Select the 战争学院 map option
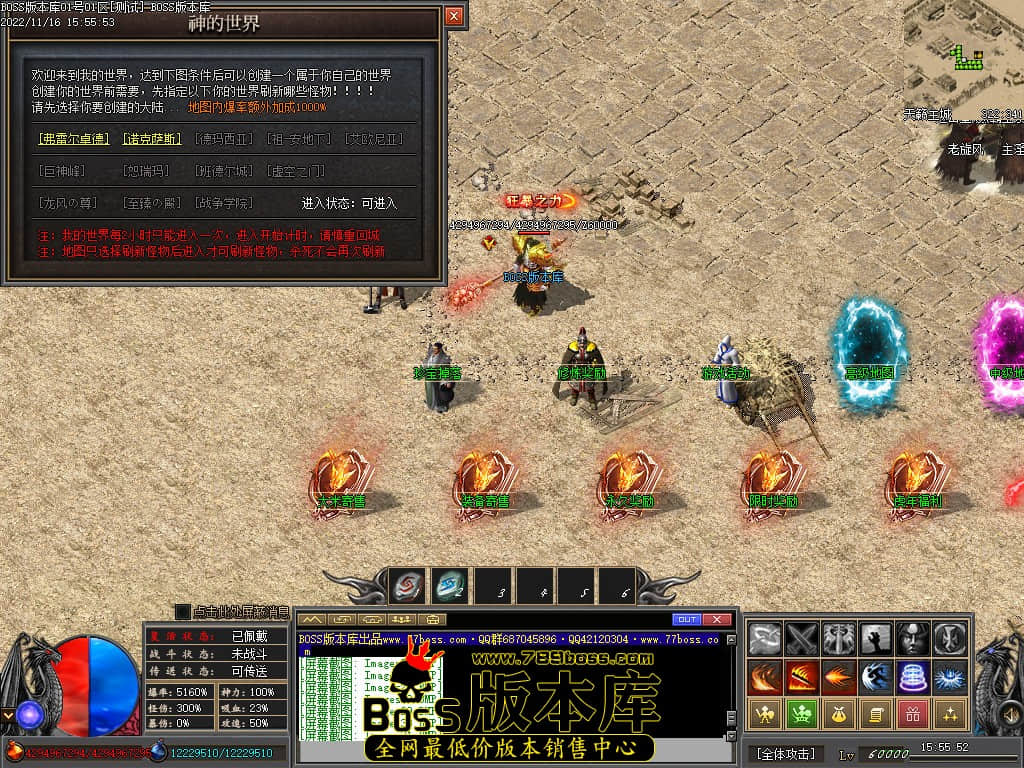The width and height of the screenshot is (1024, 768). point(217,203)
